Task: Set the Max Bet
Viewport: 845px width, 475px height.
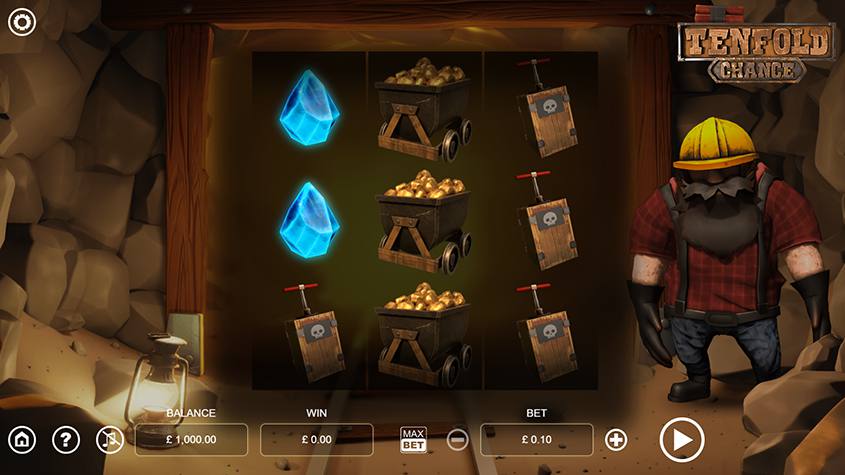Action: [413, 439]
